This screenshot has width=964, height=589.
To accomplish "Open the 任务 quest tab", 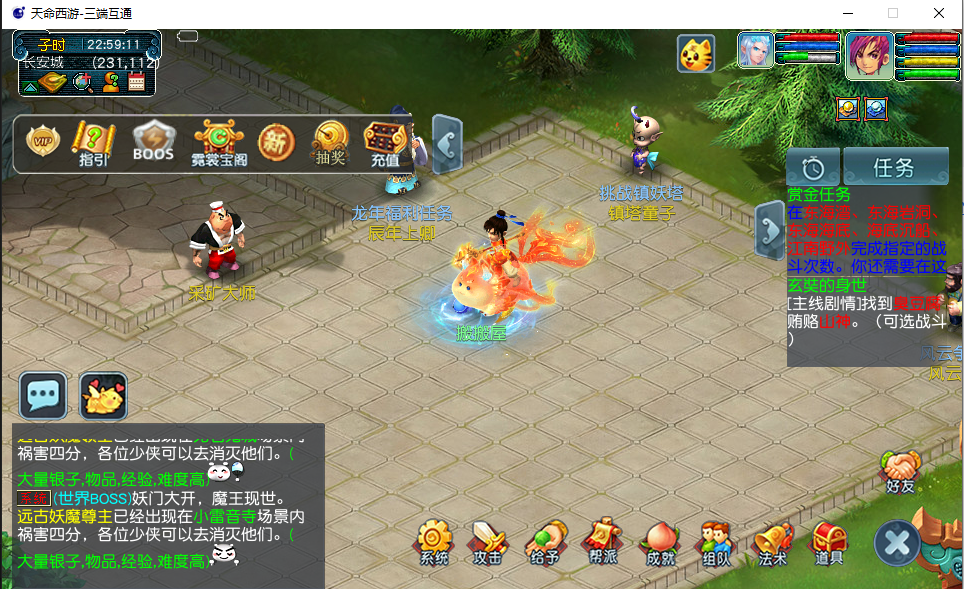I will click(x=895, y=167).
